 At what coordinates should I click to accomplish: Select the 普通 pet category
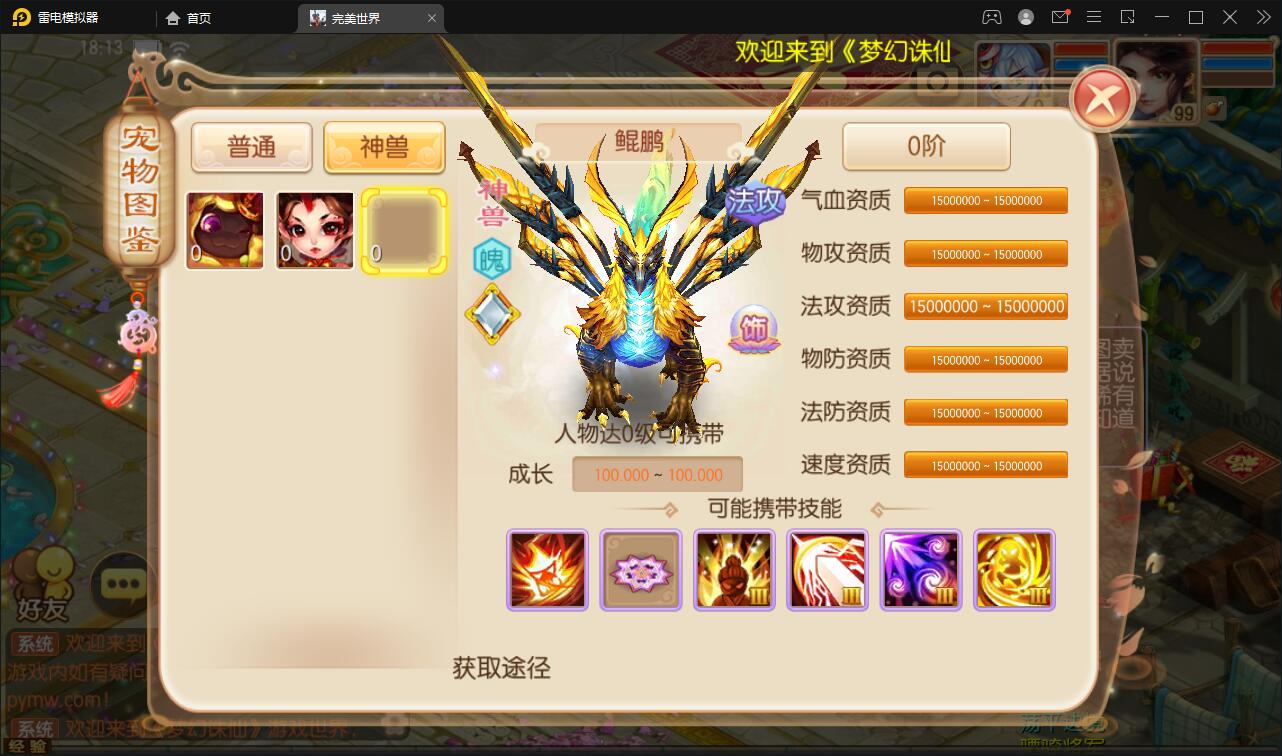(x=251, y=147)
